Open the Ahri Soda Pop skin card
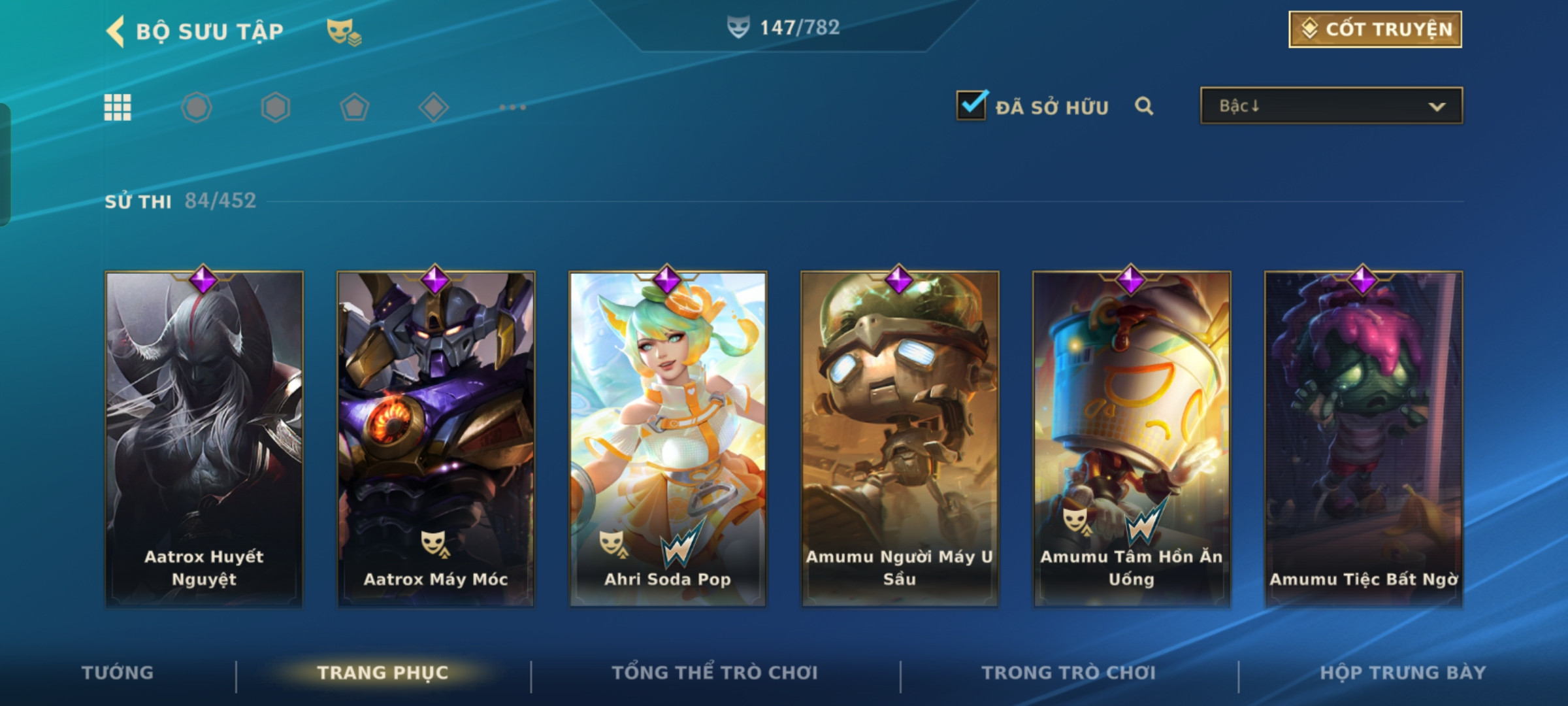The image size is (1568, 706). pos(668,439)
